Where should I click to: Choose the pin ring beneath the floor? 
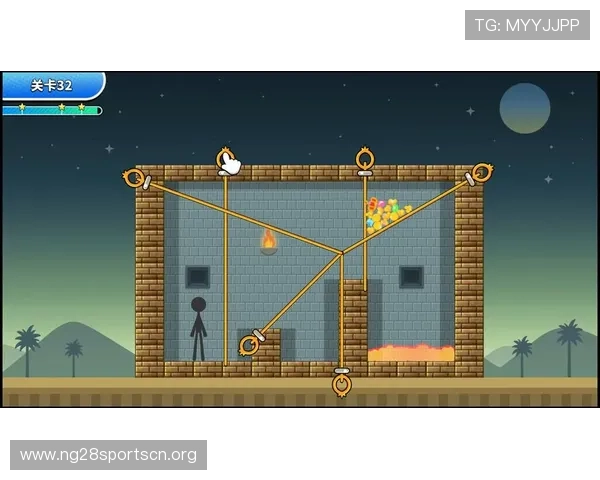[x=342, y=384]
